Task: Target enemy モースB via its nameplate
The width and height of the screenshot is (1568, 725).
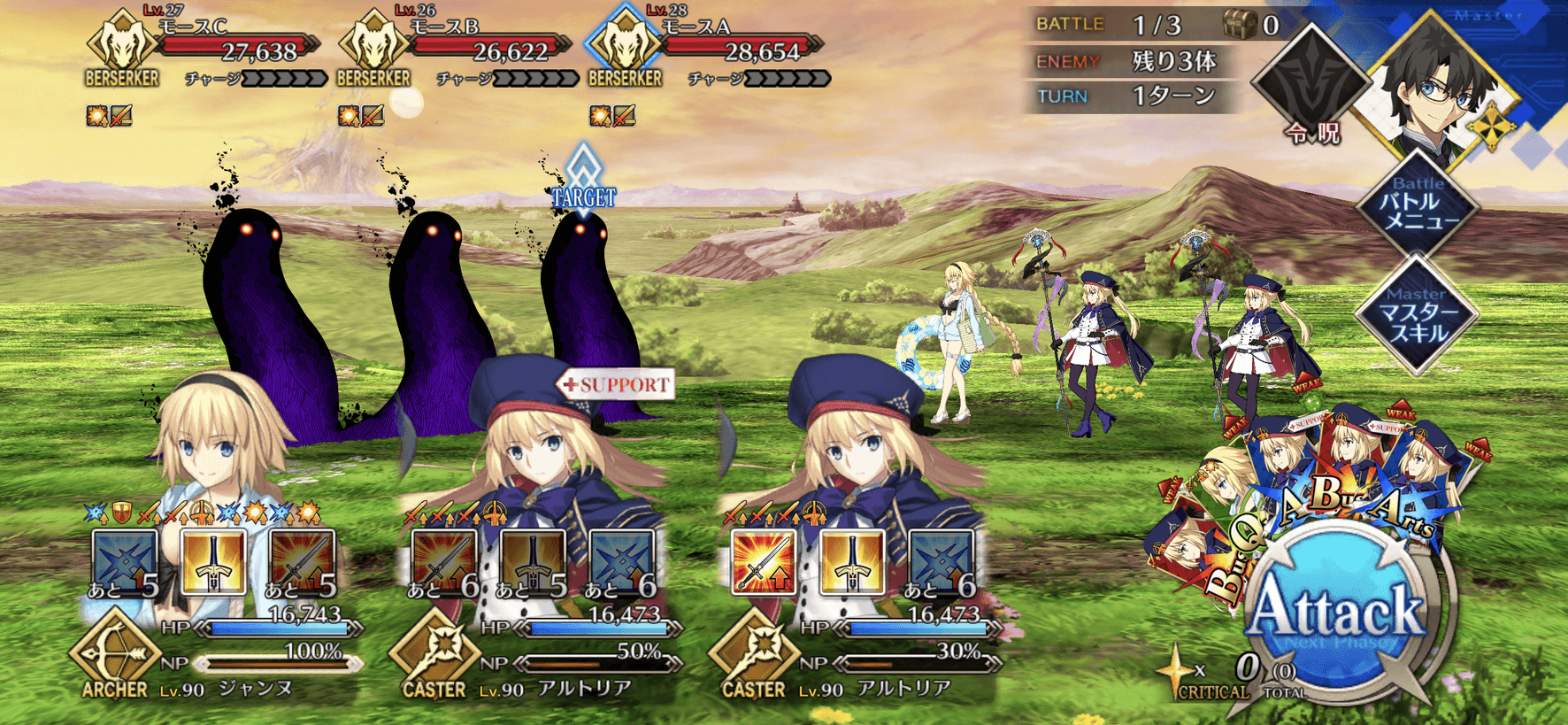Action: pos(455,49)
